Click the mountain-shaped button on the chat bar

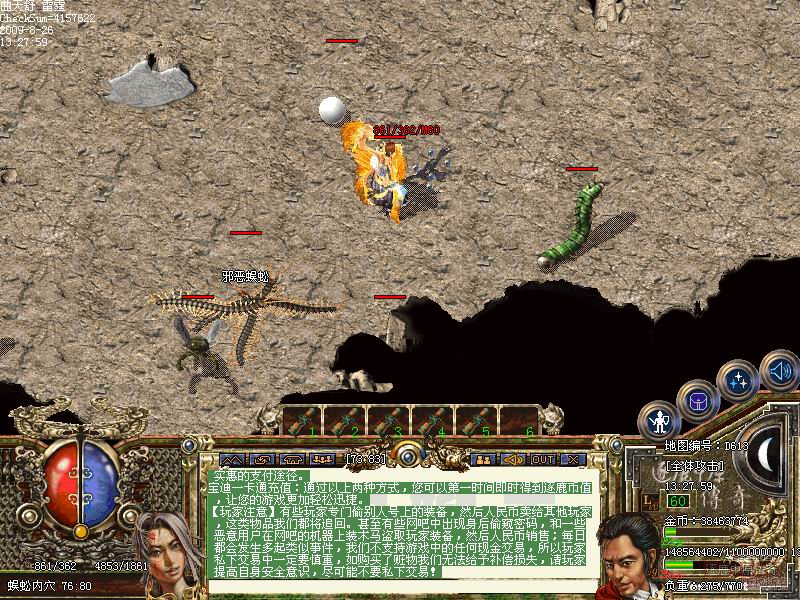click(x=232, y=459)
